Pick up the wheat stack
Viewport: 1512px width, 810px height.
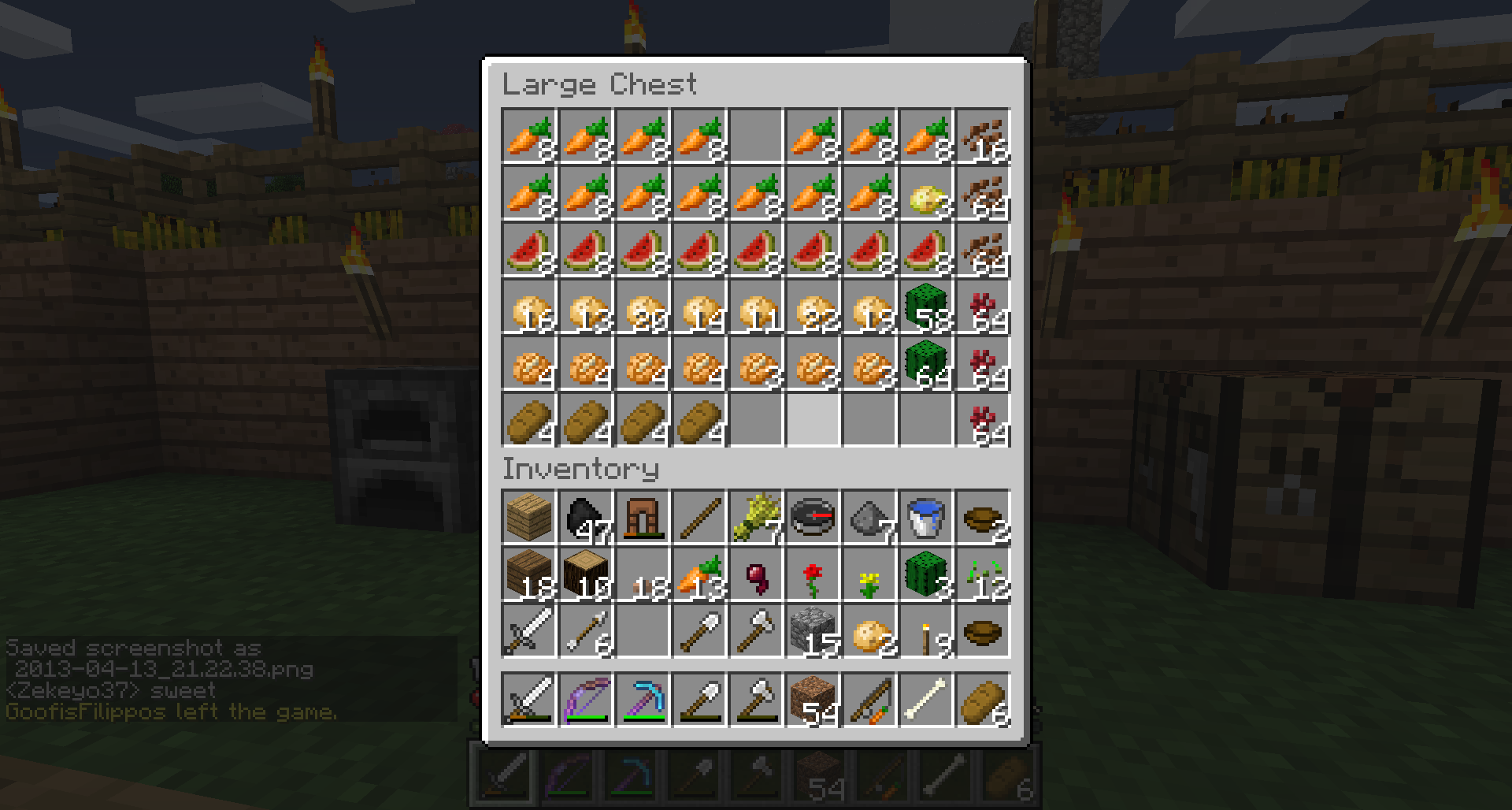tap(756, 518)
